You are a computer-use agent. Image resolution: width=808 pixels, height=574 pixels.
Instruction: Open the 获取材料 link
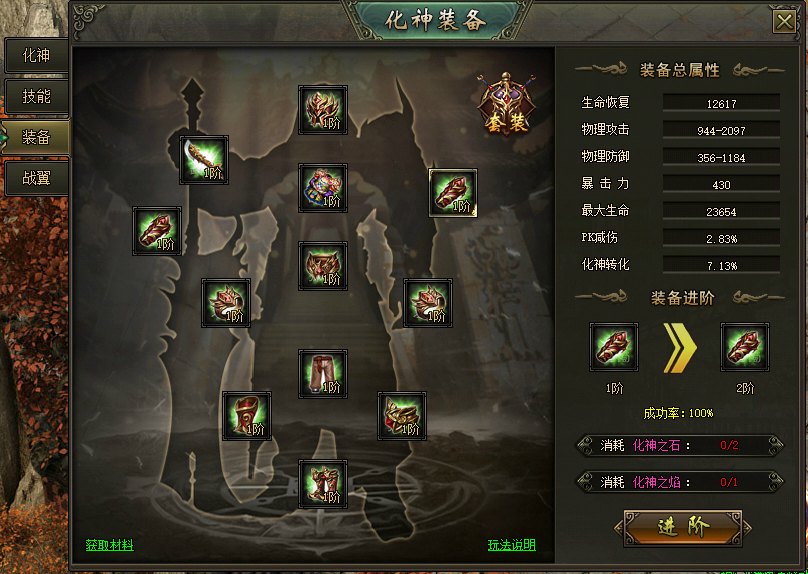pos(109,545)
